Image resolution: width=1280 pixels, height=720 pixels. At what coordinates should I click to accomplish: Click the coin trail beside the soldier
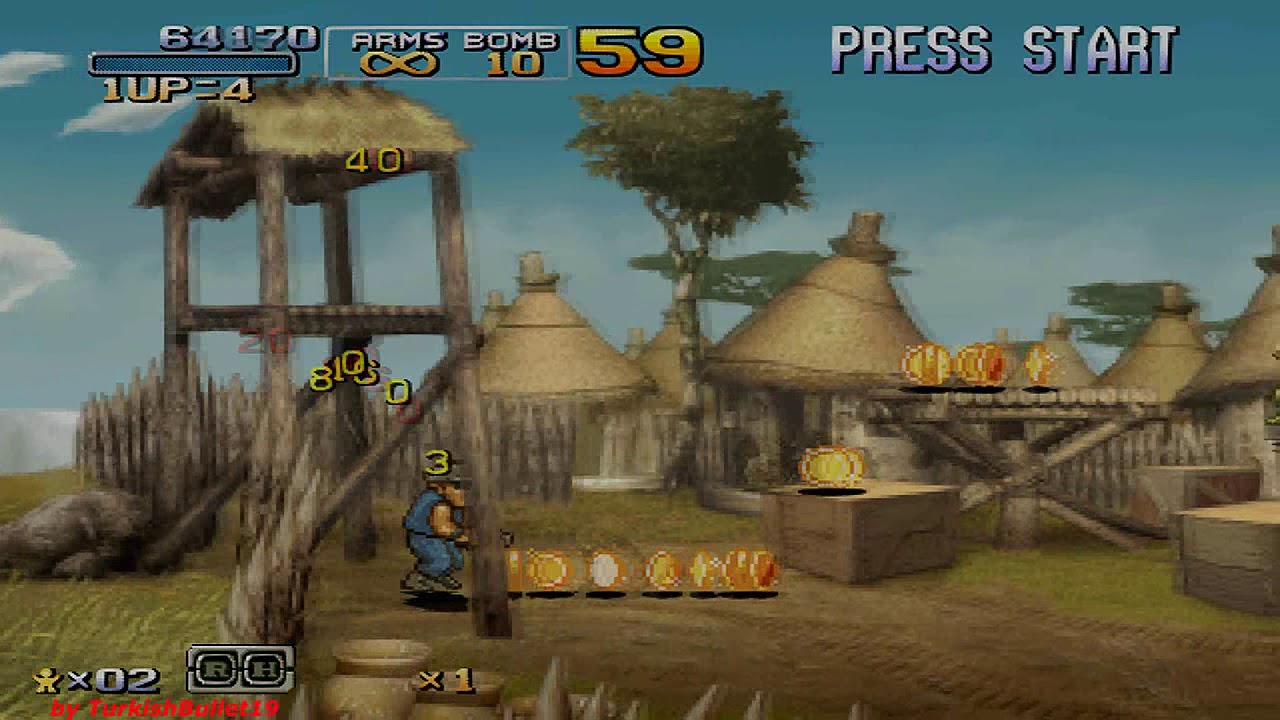pyautogui.click(x=640, y=570)
